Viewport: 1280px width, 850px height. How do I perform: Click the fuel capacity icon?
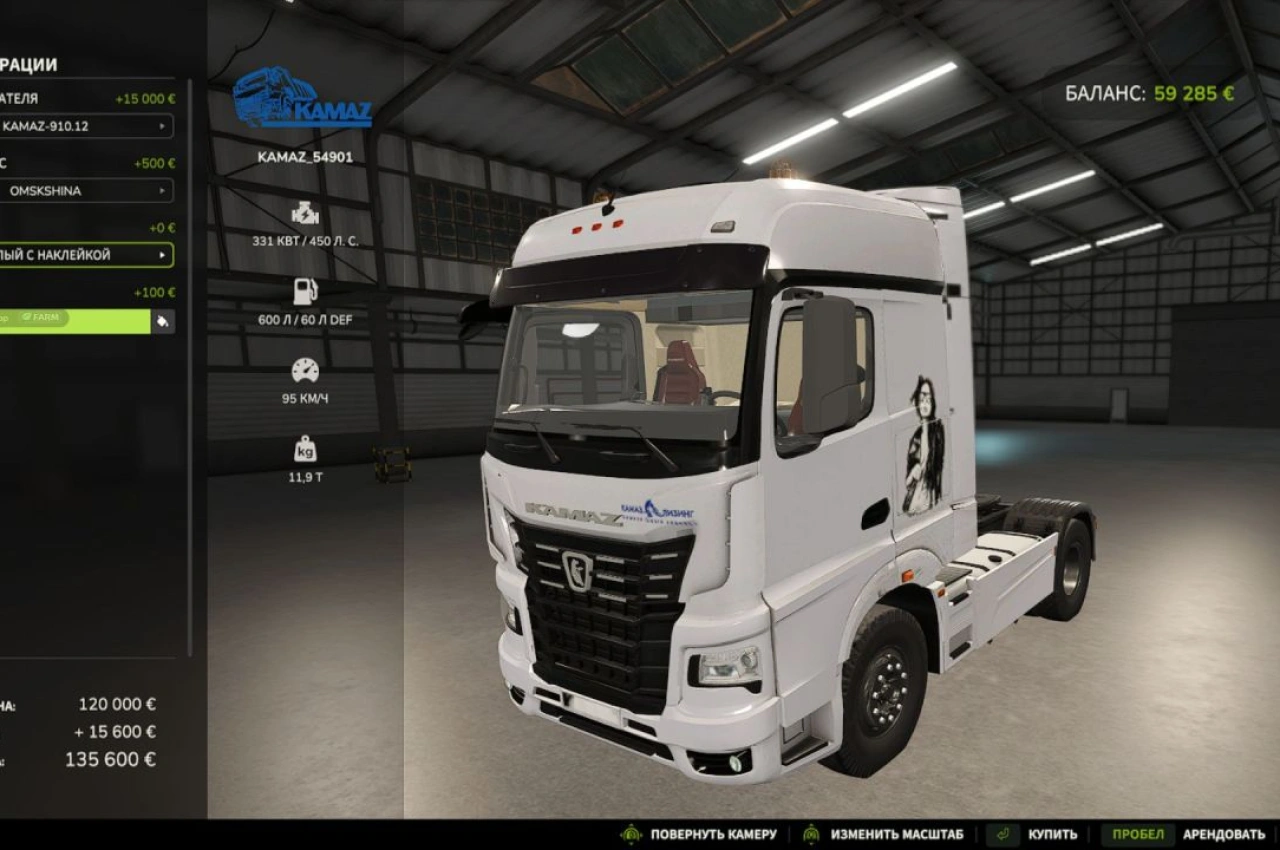303,291
